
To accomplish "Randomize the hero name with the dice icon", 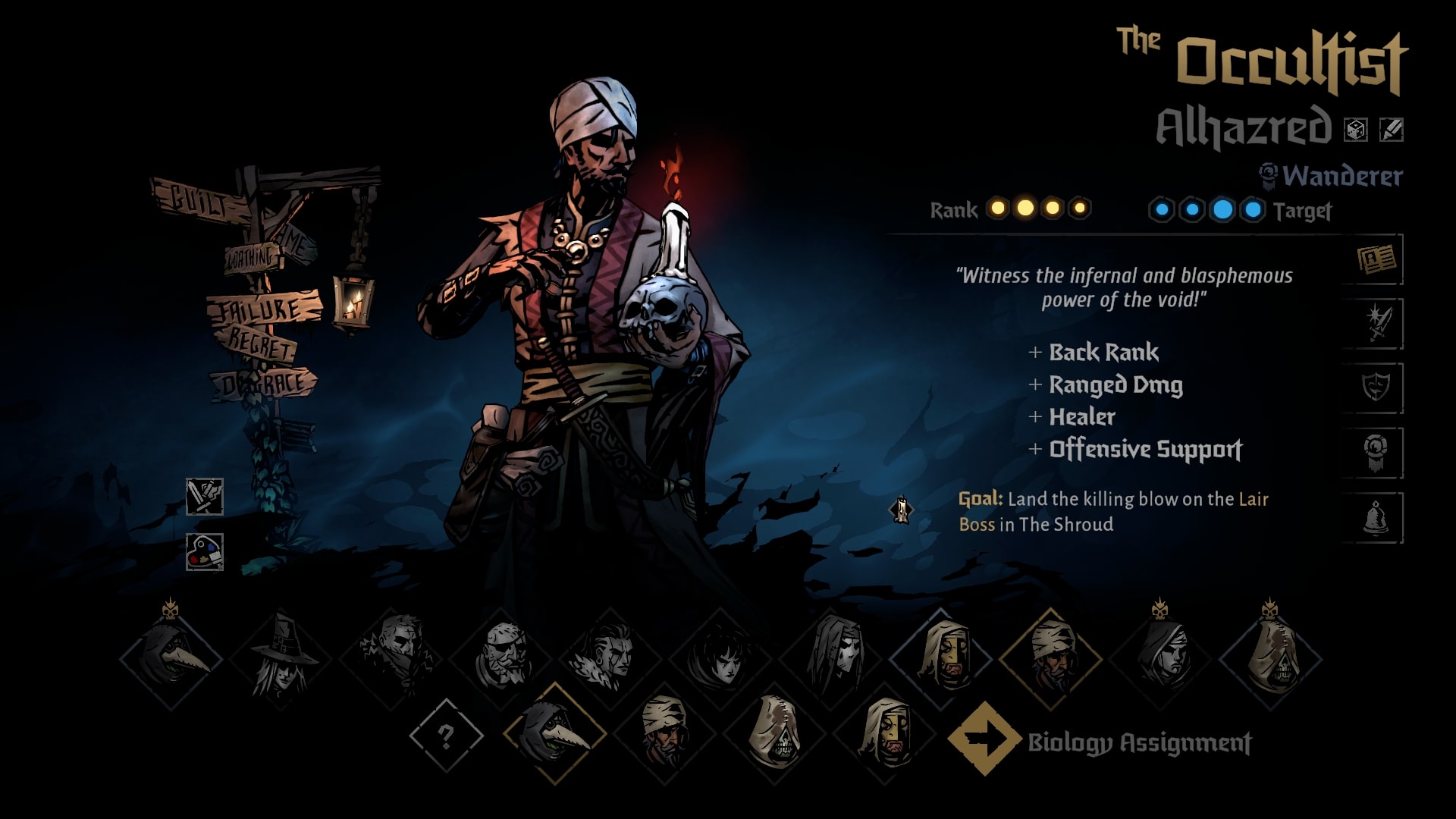I will (x=1355, y=130).
